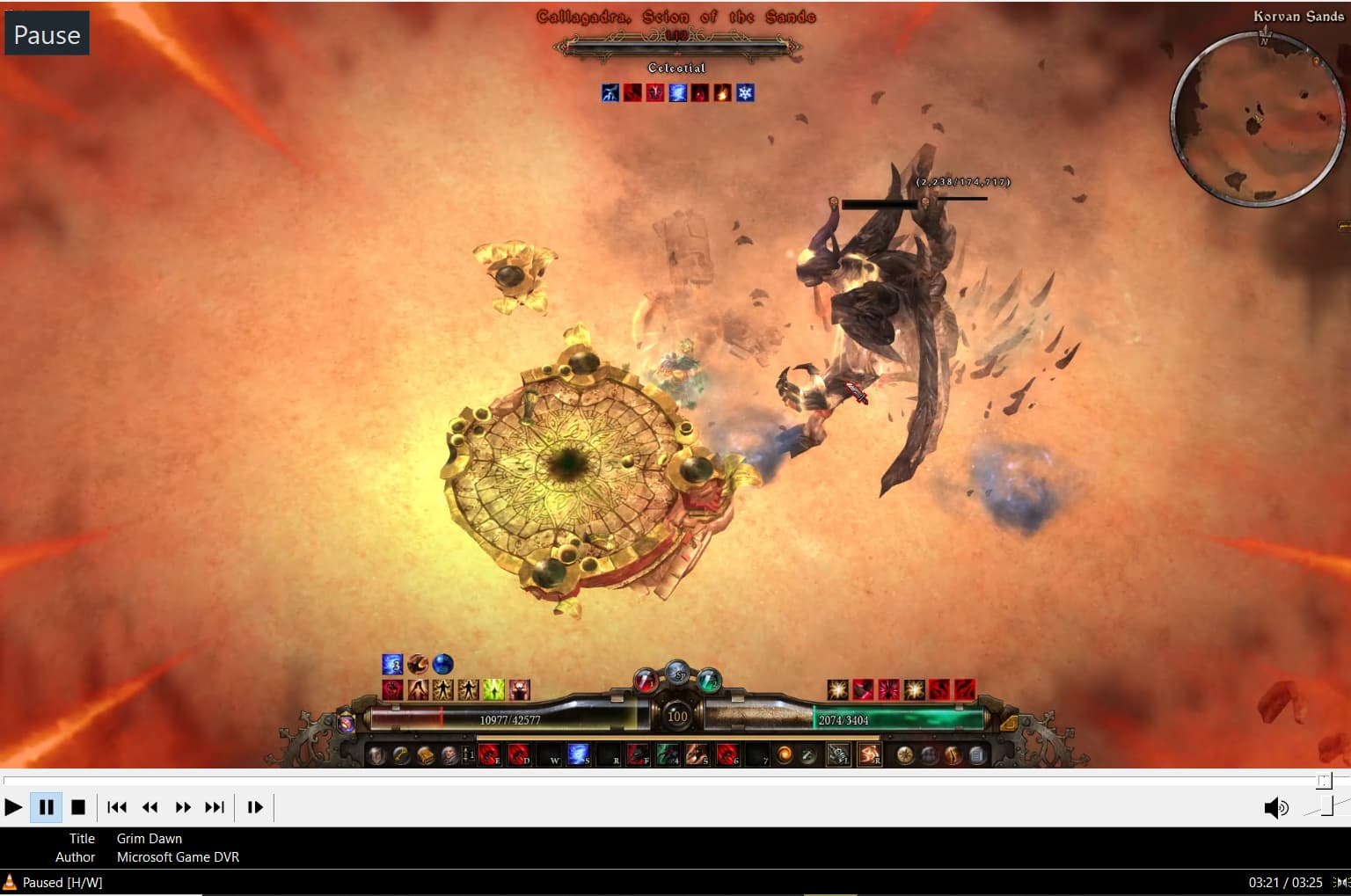The image size is (1351, 896).
Task: Select the left mouse button skill slot
Action: [x=837, y=754]
